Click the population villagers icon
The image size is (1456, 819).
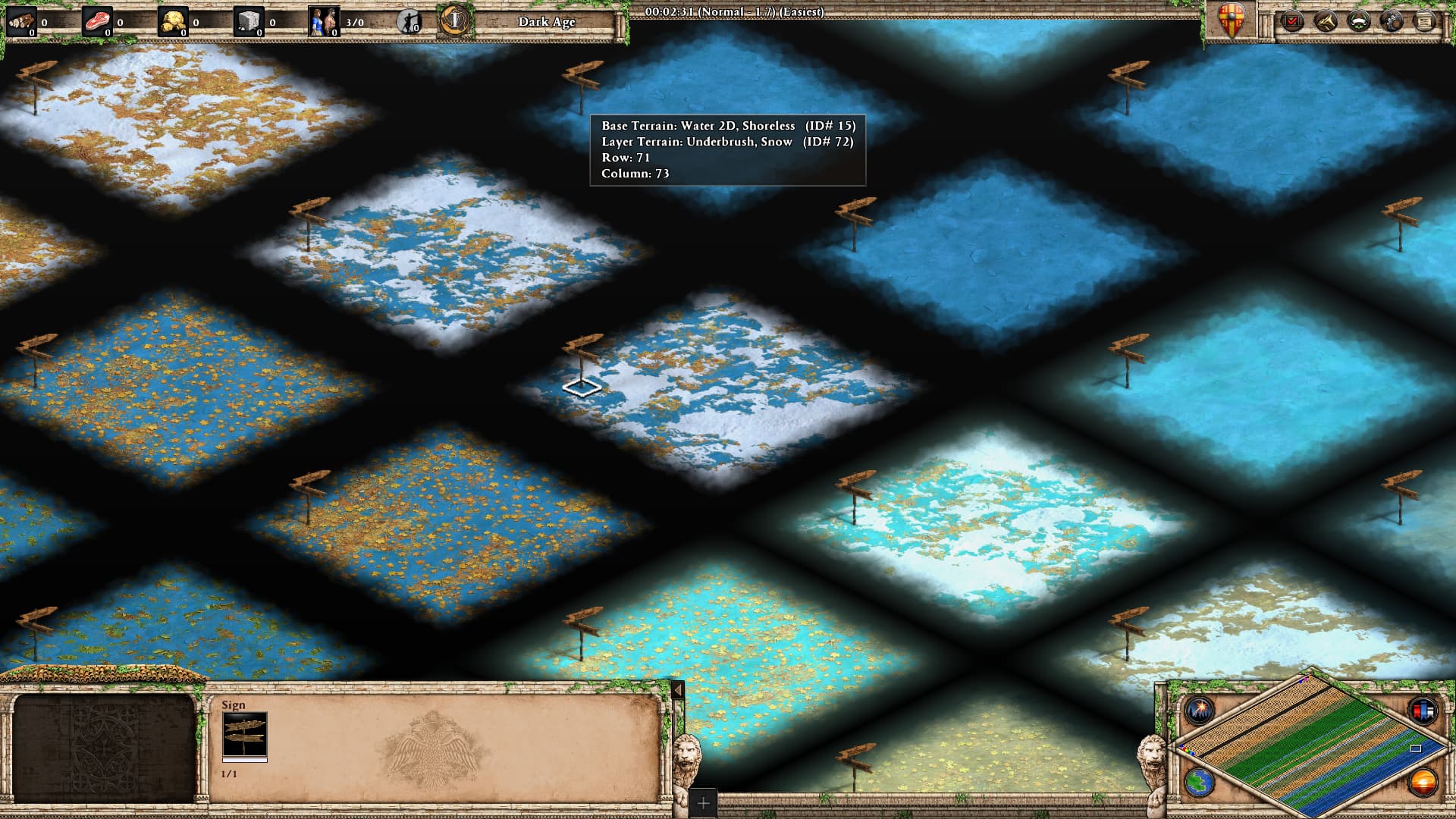click(325, 22)
